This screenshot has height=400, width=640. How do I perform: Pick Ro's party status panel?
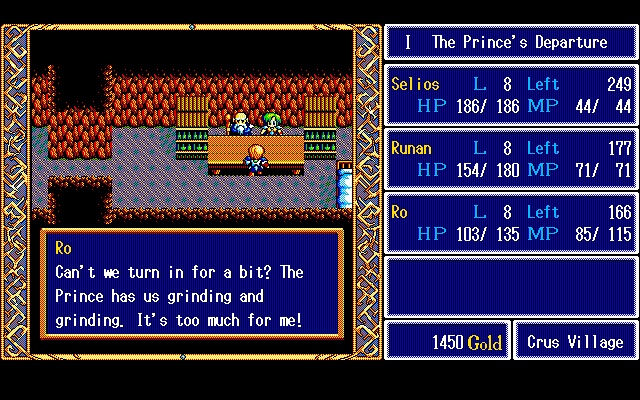pos(511,222)
